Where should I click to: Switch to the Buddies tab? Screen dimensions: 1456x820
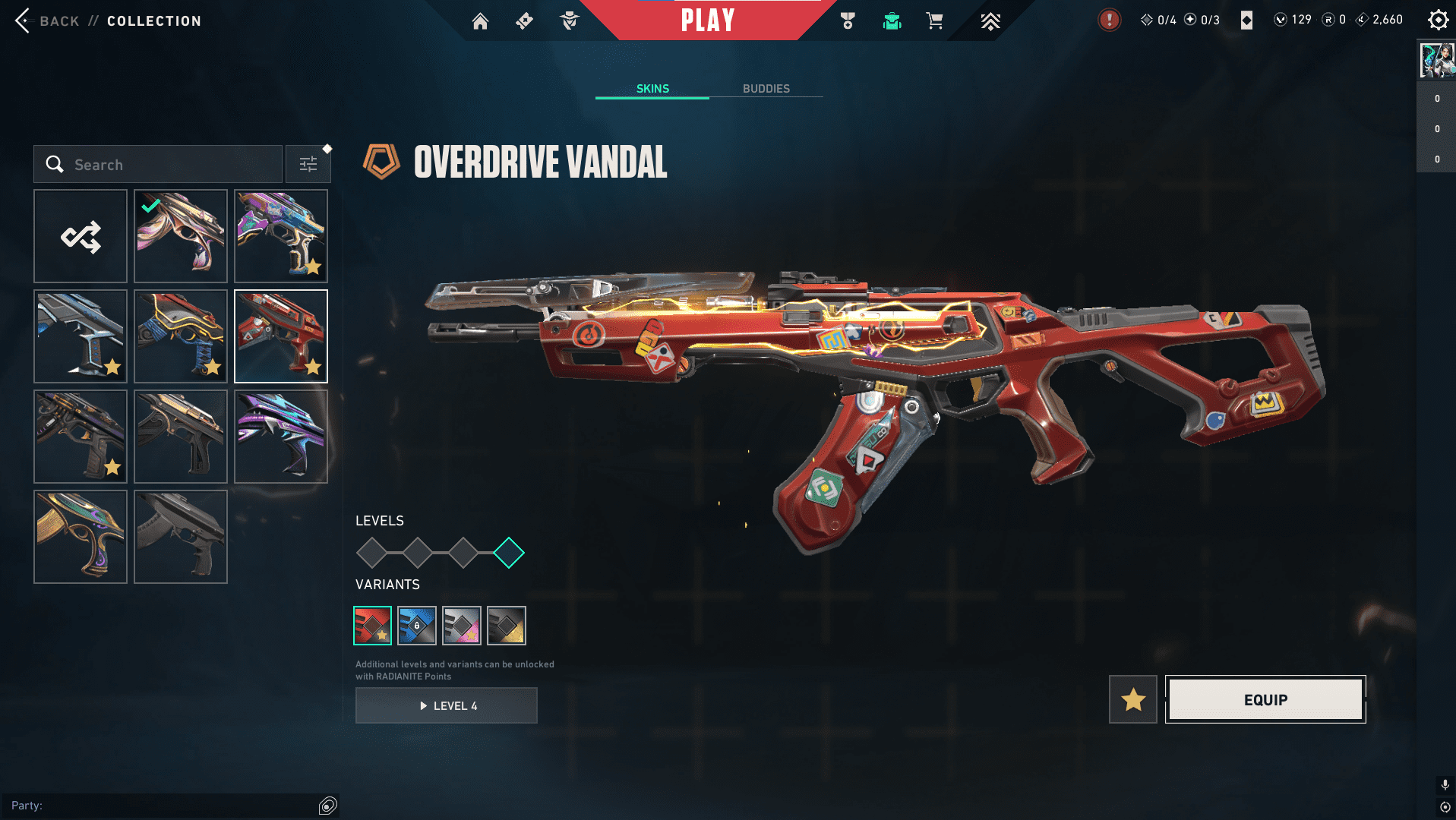point(766,89)
